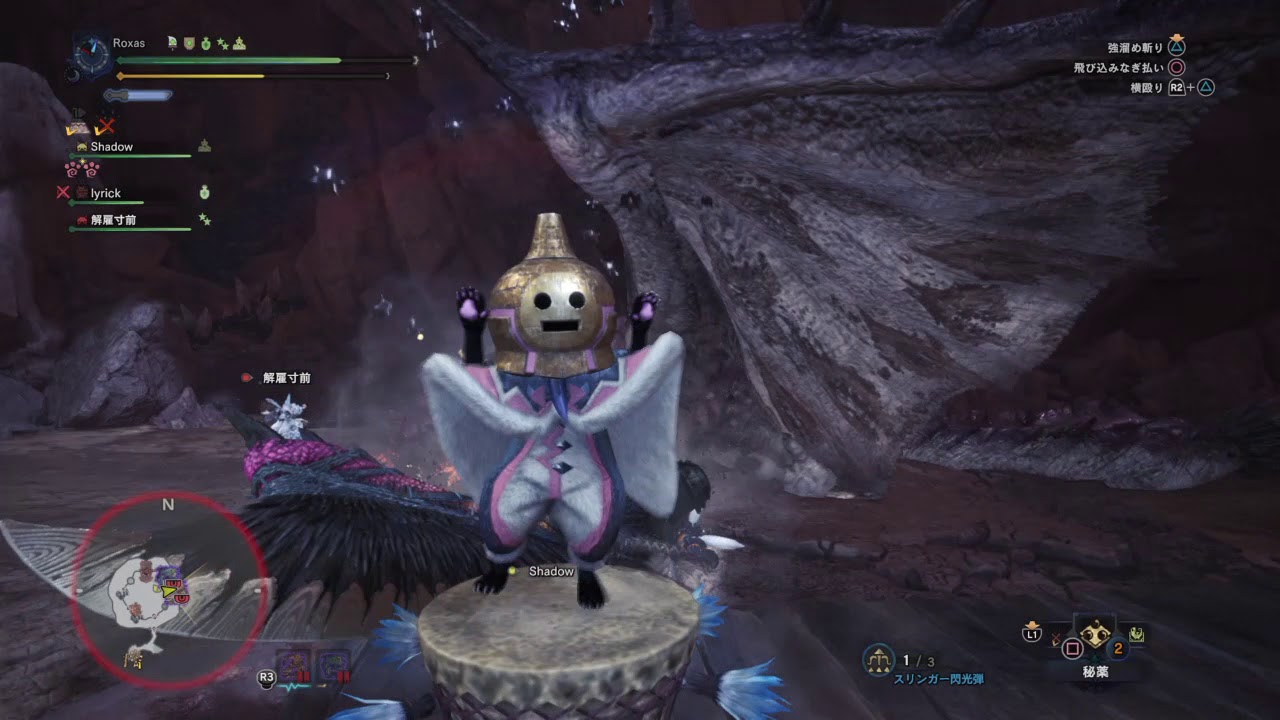
Task: Select party member lyrick in the list
Action: [x=105, y=193]
